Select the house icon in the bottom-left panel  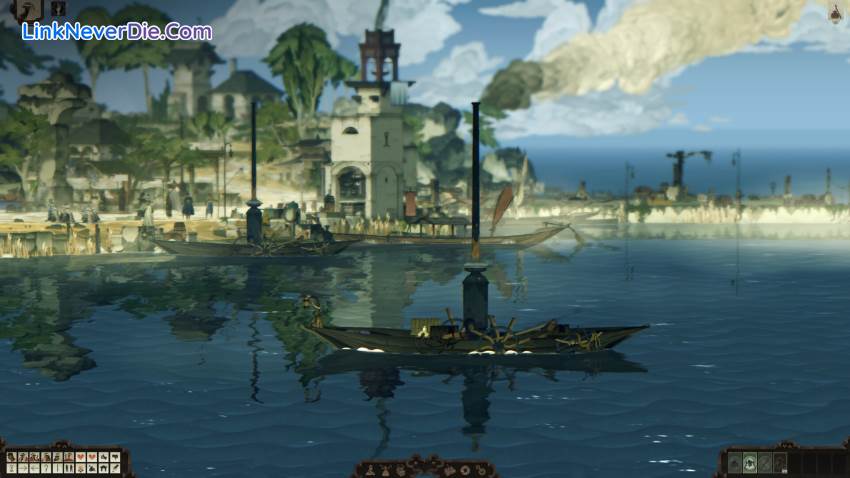pos(104,468)
